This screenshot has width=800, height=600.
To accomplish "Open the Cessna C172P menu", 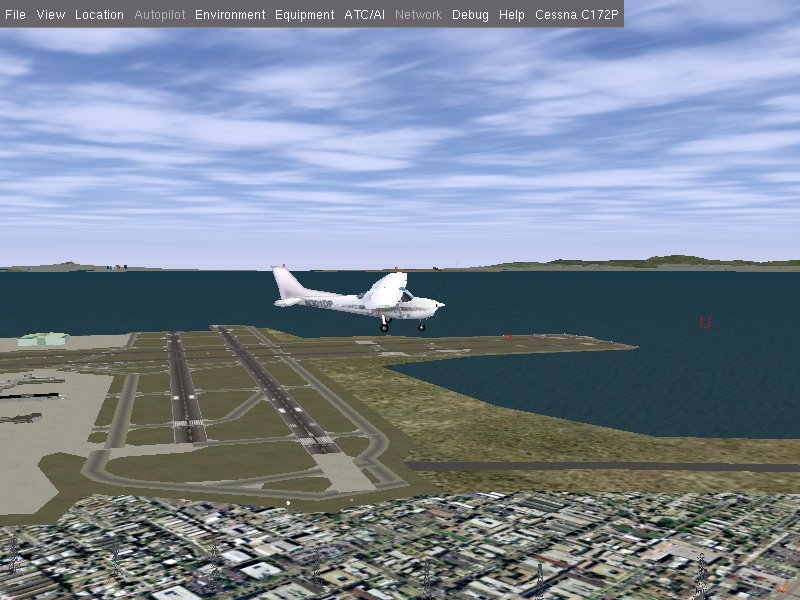I will click(x=577, y=15).
